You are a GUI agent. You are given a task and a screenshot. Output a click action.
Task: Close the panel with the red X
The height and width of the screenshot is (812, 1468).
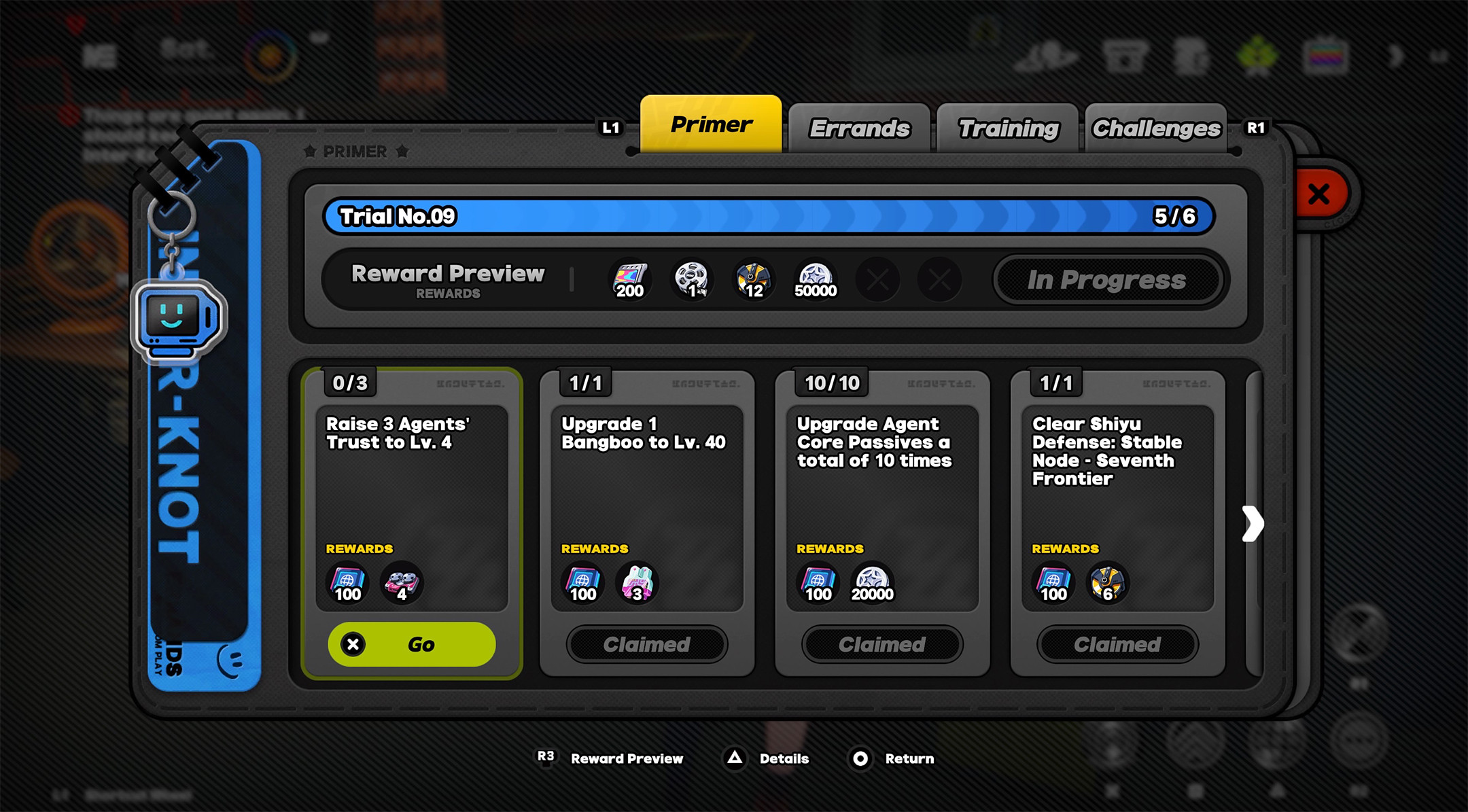[x=1319, y=194]
